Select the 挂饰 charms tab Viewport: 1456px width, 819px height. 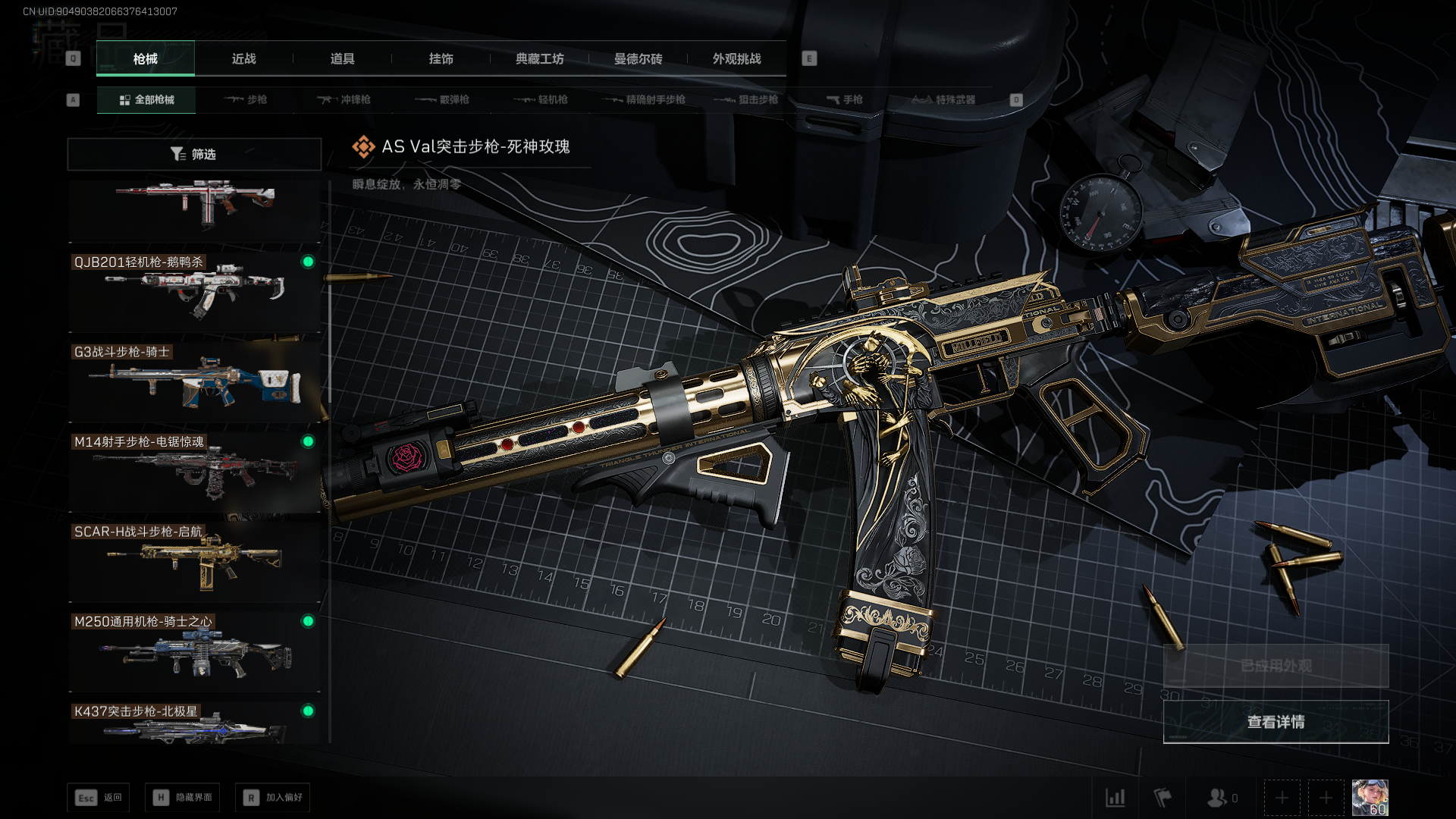(x=441, y=59)
